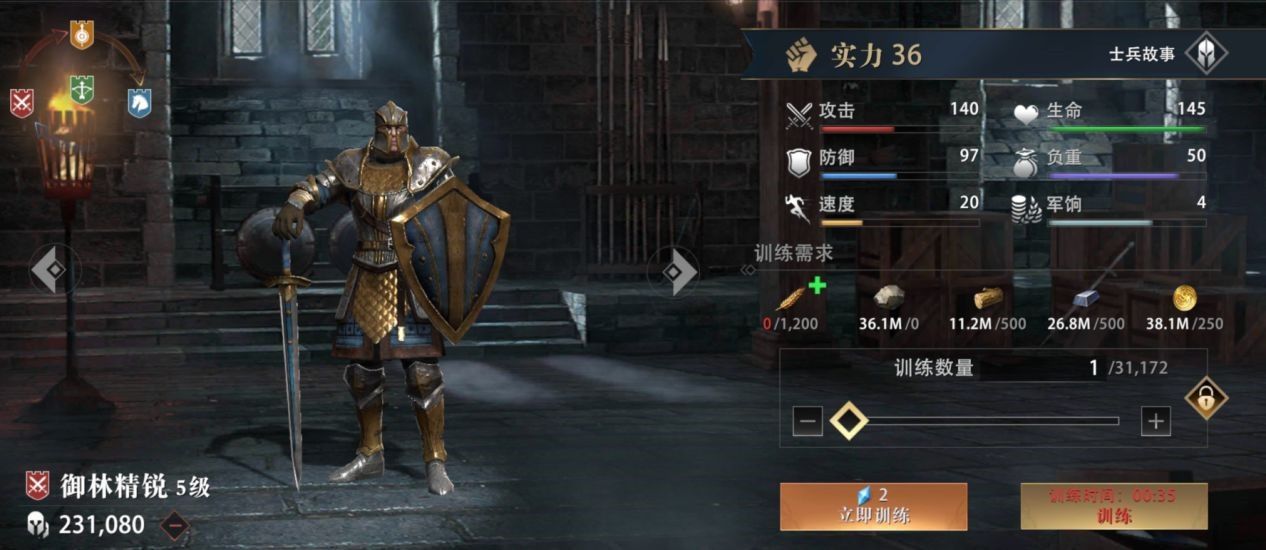The height and width of the screenshot is (550, 1266).
Task: Toggle the padlock icon beside the training quantity
Action: point(1206,399)
